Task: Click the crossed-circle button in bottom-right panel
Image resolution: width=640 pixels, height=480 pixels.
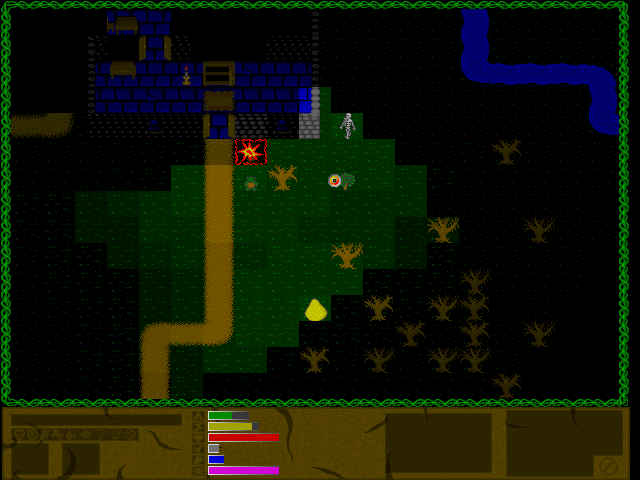Action: (608, 466)
